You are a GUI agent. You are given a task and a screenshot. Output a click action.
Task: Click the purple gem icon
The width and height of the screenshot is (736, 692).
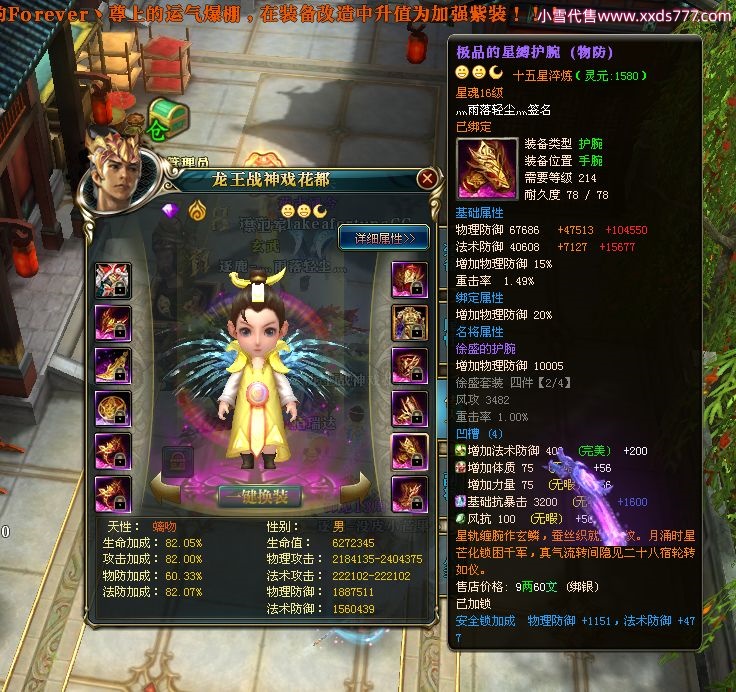172,211
